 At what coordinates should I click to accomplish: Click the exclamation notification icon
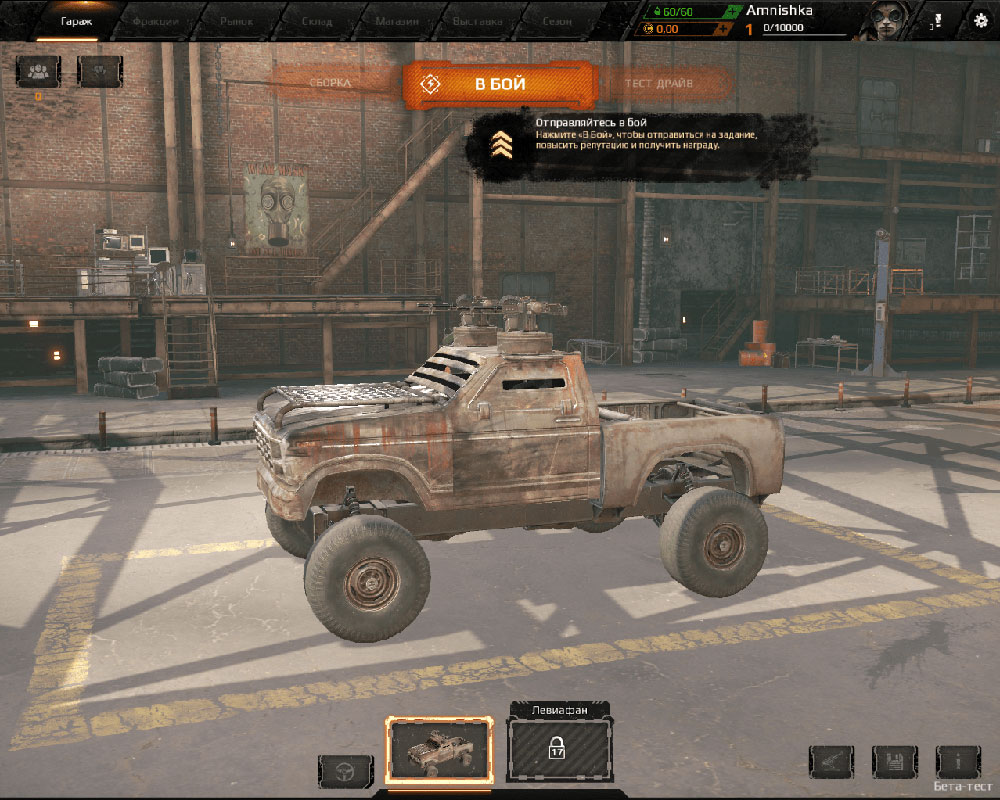938,20
